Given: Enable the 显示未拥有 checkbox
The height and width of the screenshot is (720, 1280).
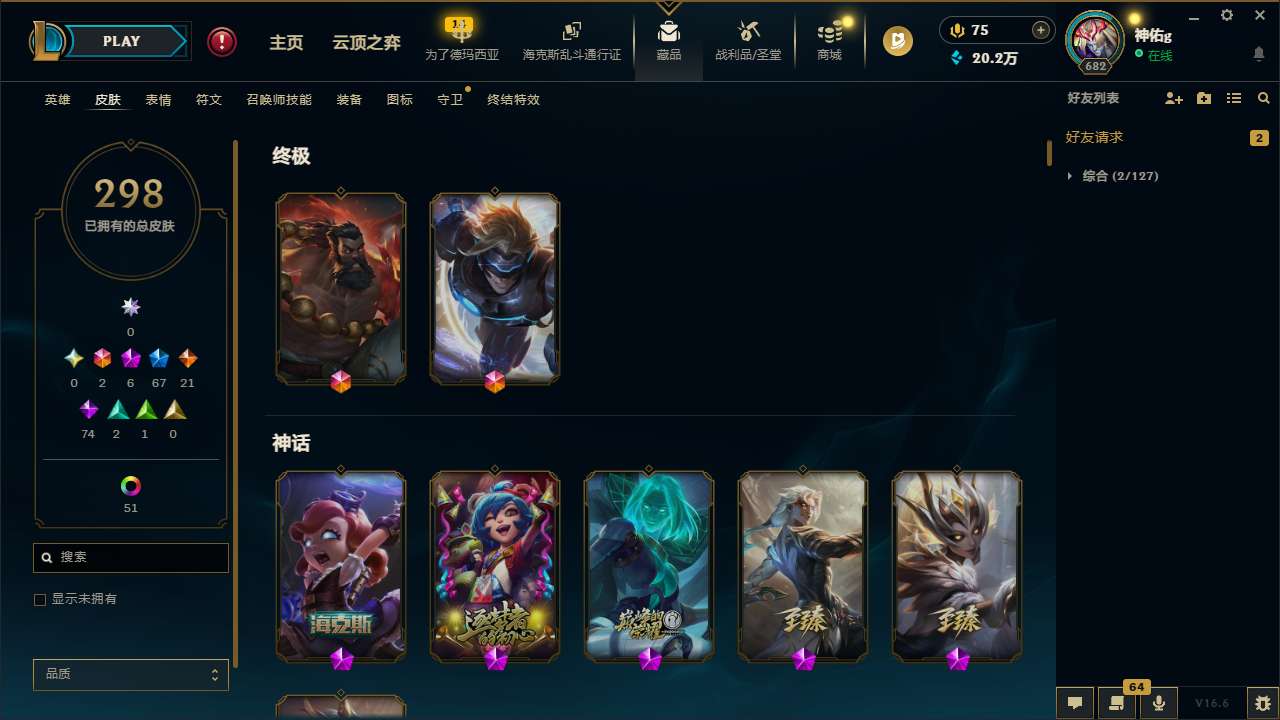Looking at the screenshot, I should (40, 599).
